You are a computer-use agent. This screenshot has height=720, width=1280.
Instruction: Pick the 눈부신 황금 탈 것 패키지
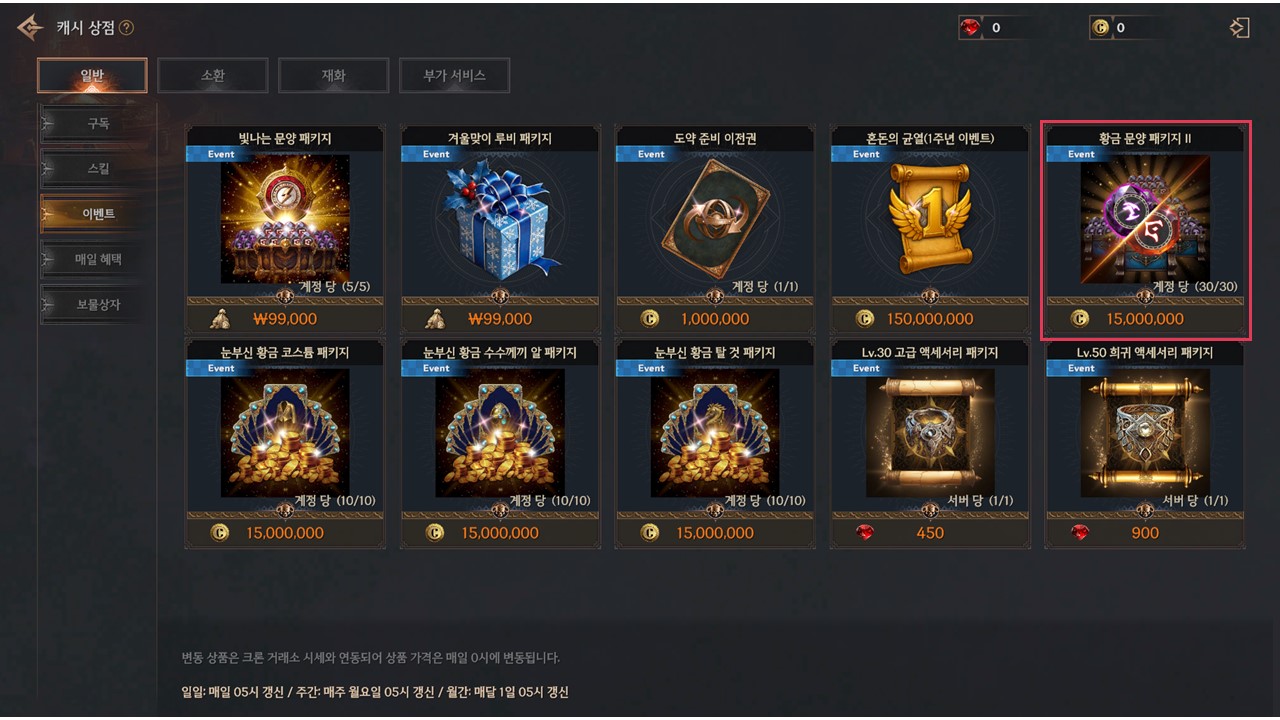pyautogui.click(x=715, y=435)
